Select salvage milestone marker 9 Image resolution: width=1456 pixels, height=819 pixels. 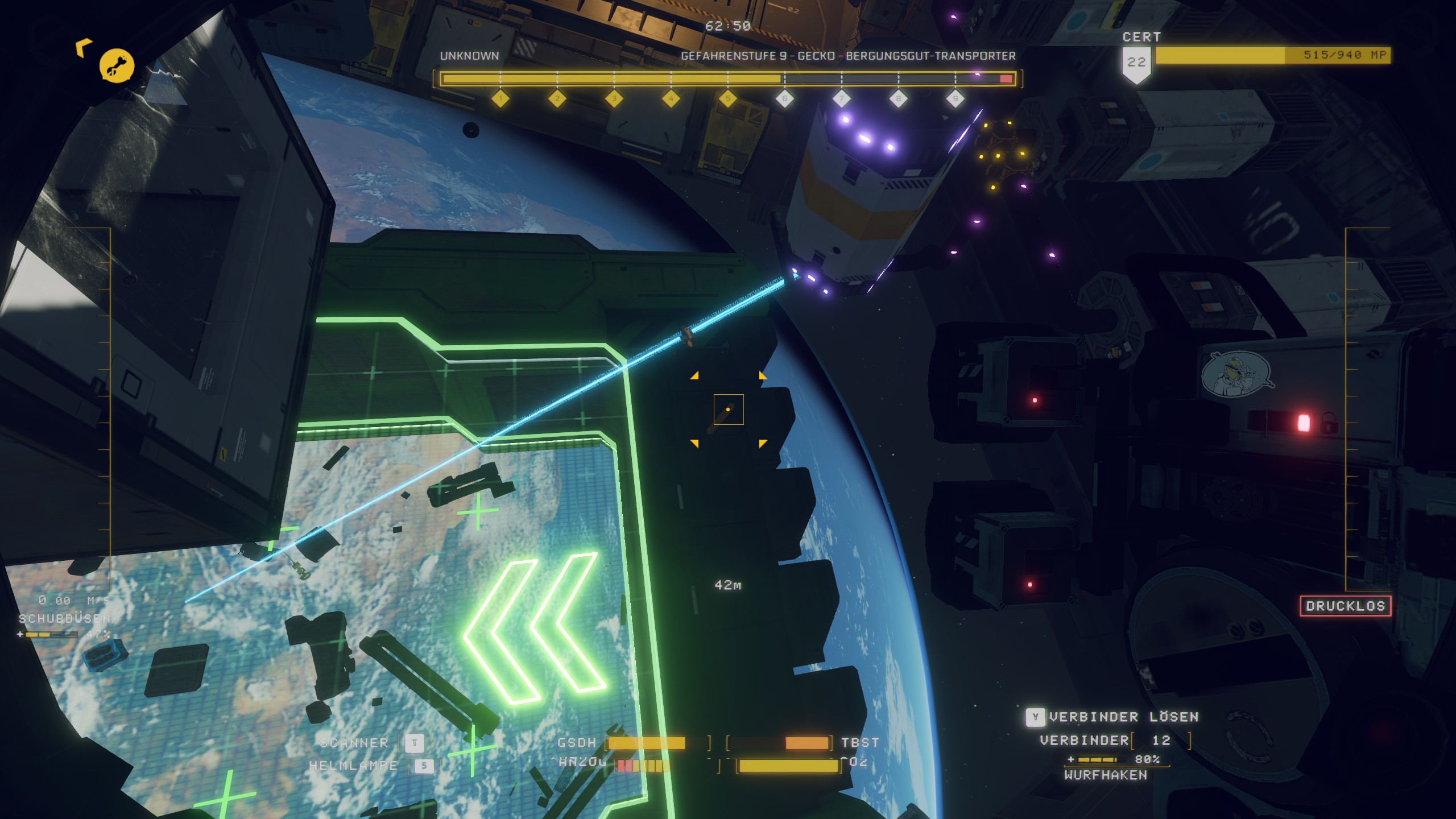point(955,99)
